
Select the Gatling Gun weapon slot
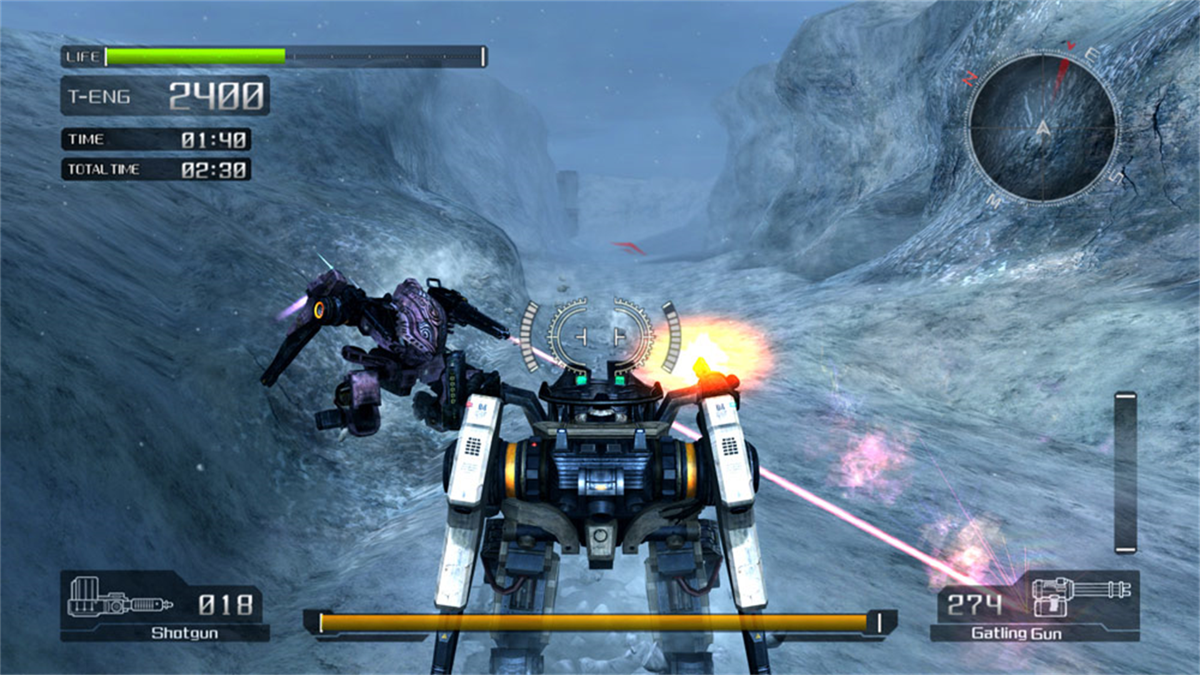tap(1034, 606)
